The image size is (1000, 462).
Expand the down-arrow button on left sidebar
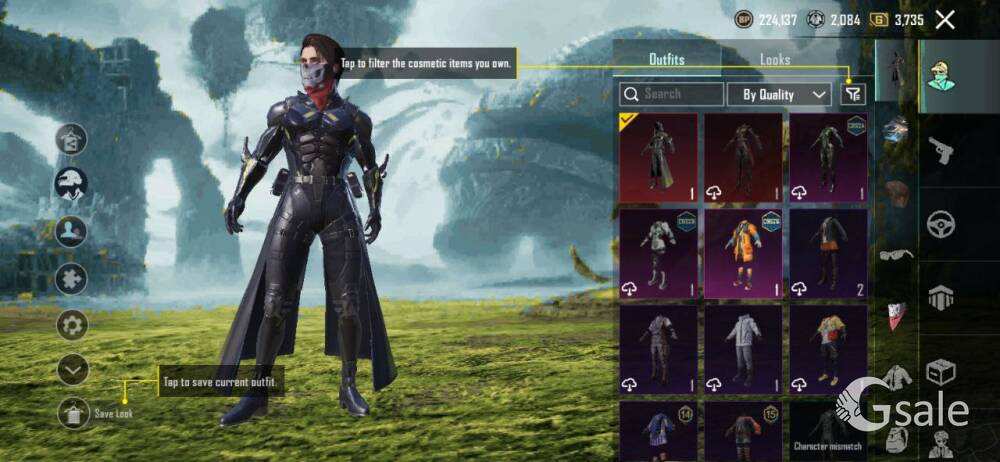pyautogui.click(x=72, y=371)
